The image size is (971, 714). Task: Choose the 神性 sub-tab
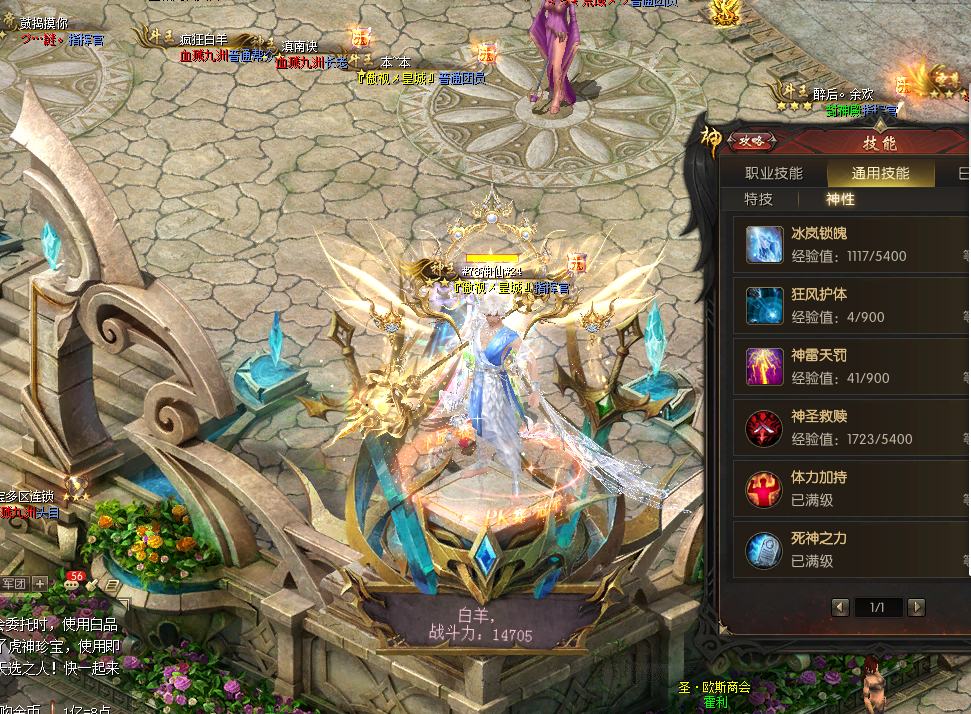(840, 199)
